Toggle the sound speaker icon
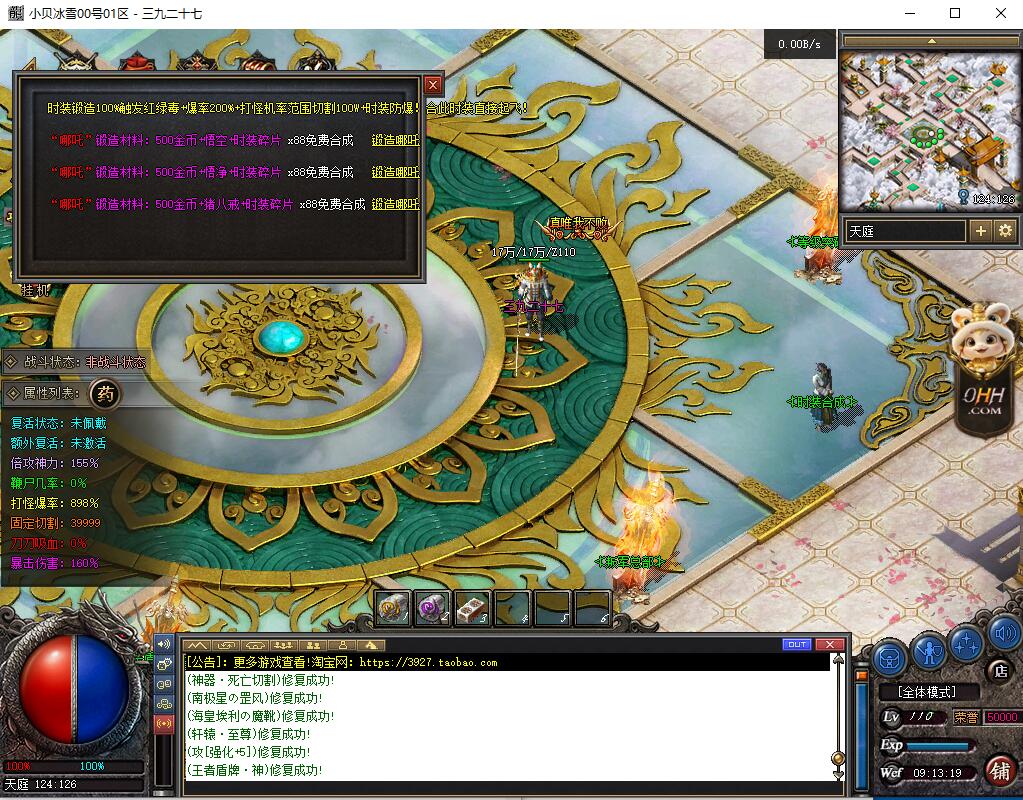The width and height of the screenshot is (1023, 800). [1004, 633]
